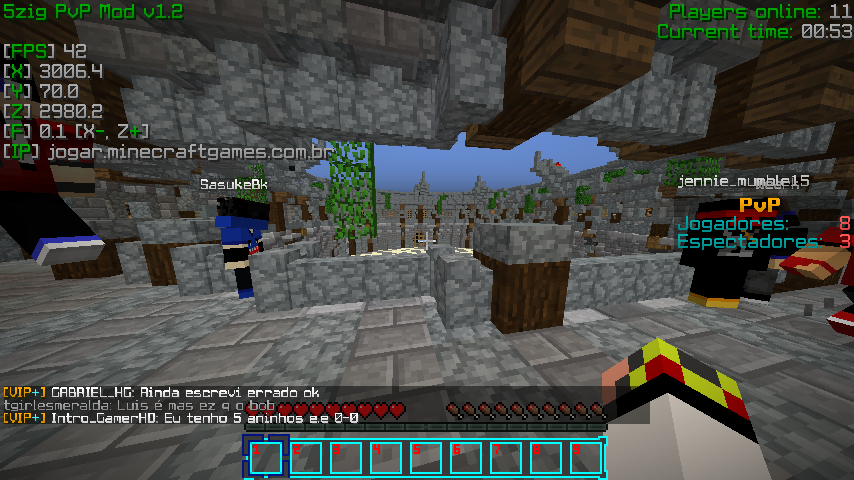Switch to the slot marked 7
Image resolution: width=854 pixels, height=480 pixels.
505,457
